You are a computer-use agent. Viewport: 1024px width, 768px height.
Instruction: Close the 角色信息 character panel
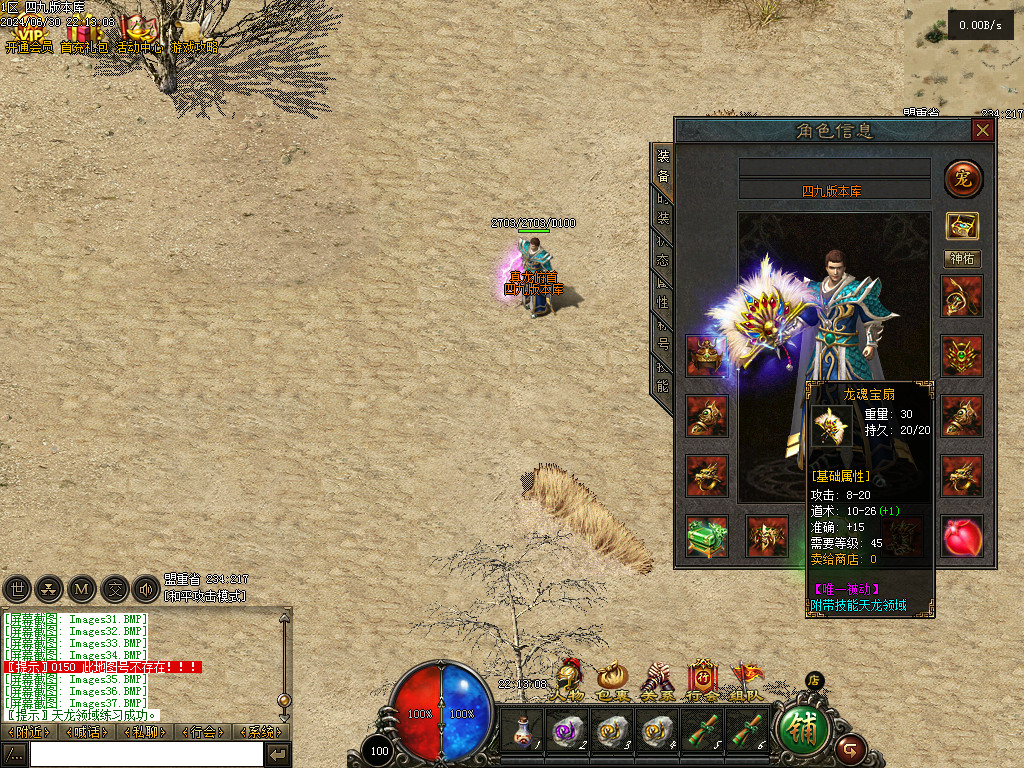click(983, 130)
